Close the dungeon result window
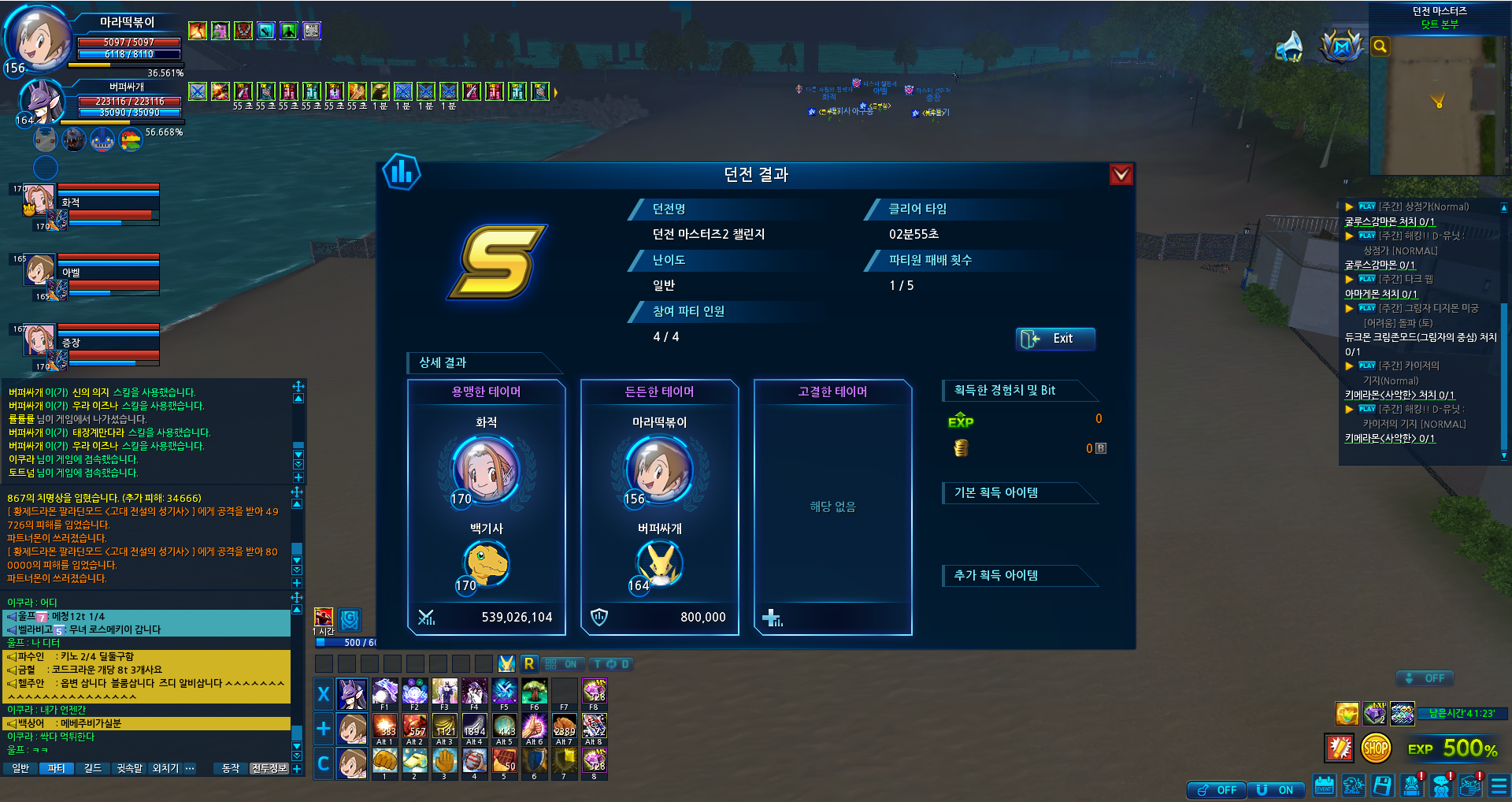 1121,174
